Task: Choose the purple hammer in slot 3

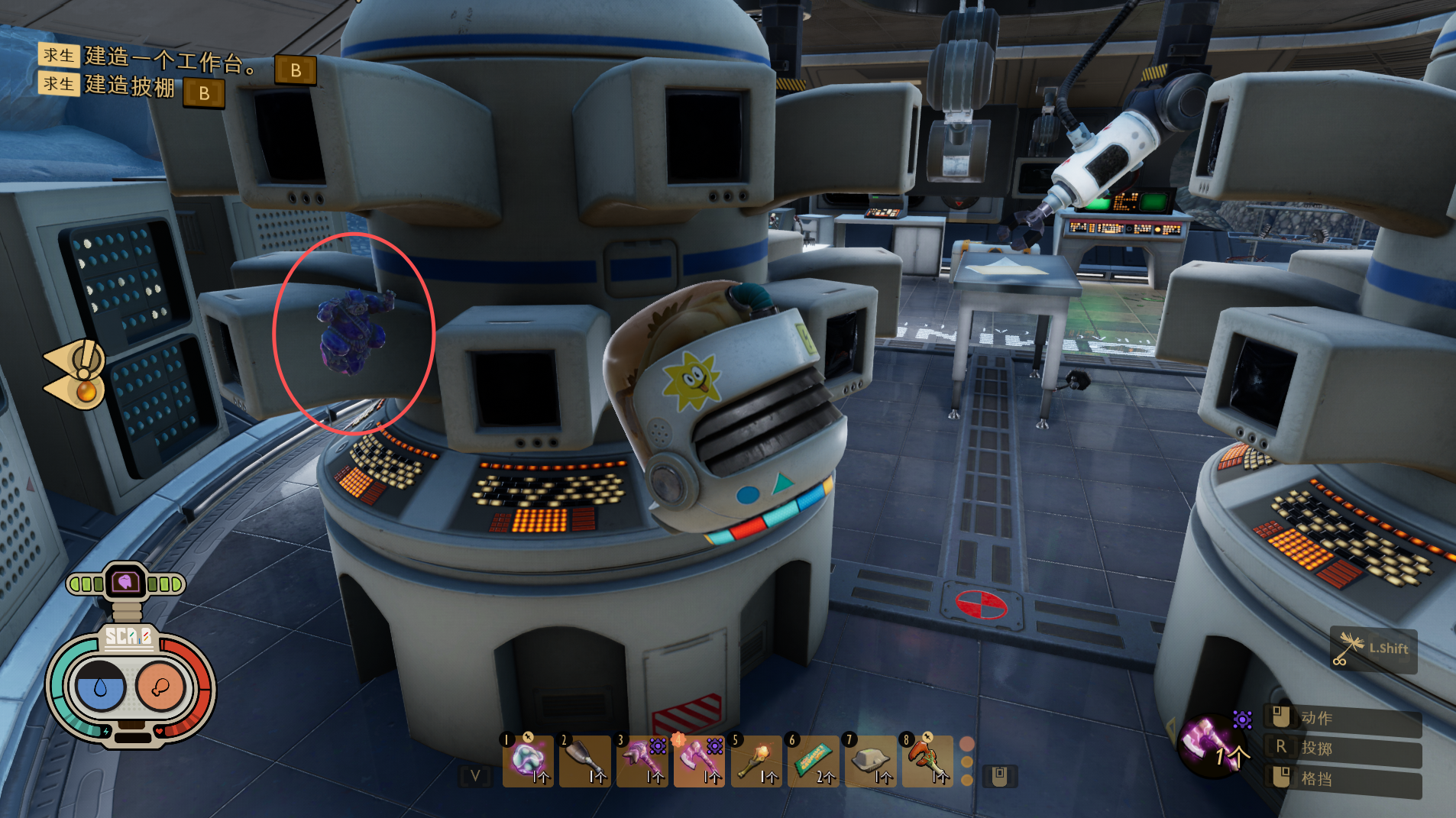Action: point(642,761)
